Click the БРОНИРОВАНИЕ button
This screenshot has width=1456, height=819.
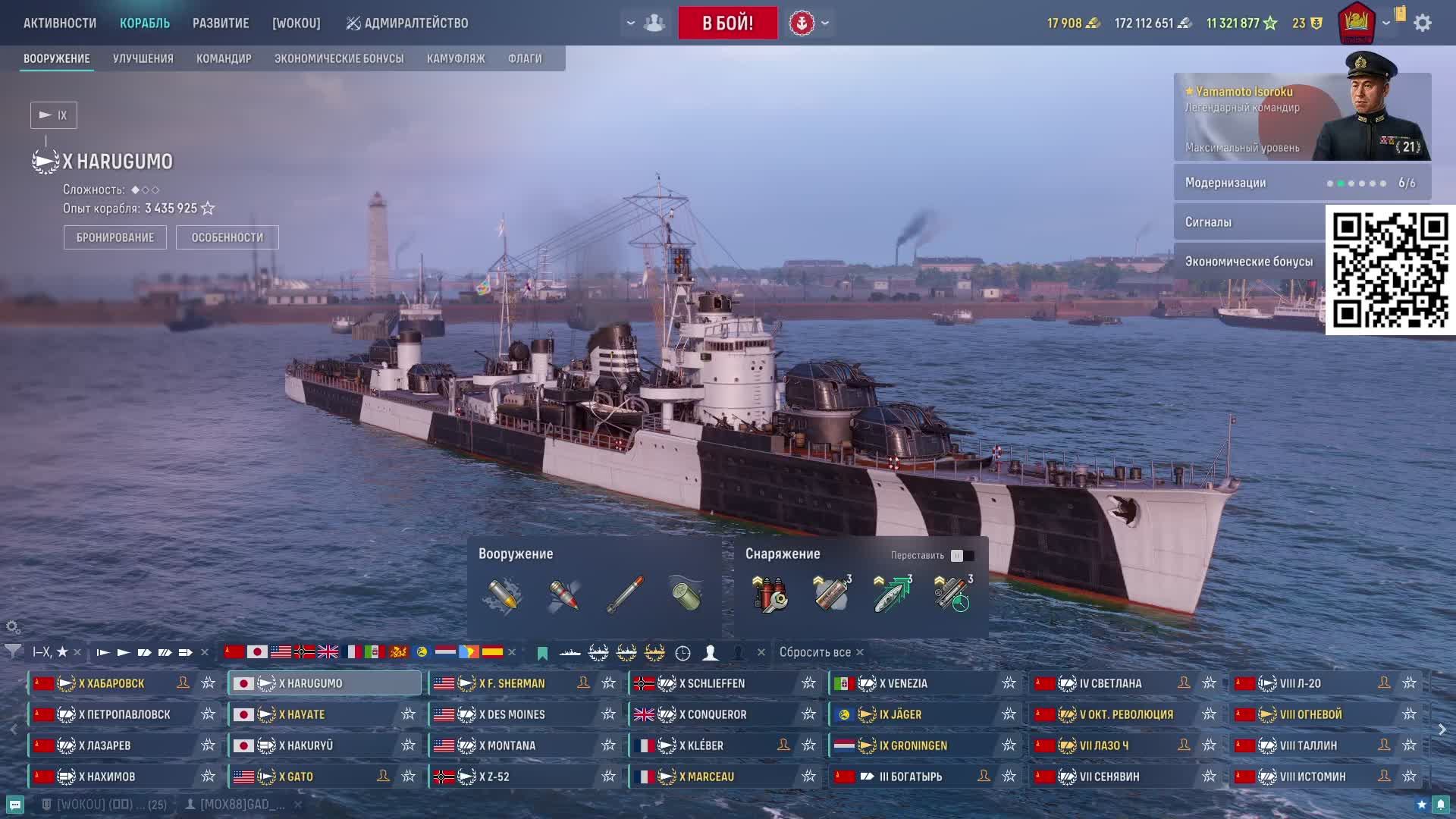click(x=115, y=237)
